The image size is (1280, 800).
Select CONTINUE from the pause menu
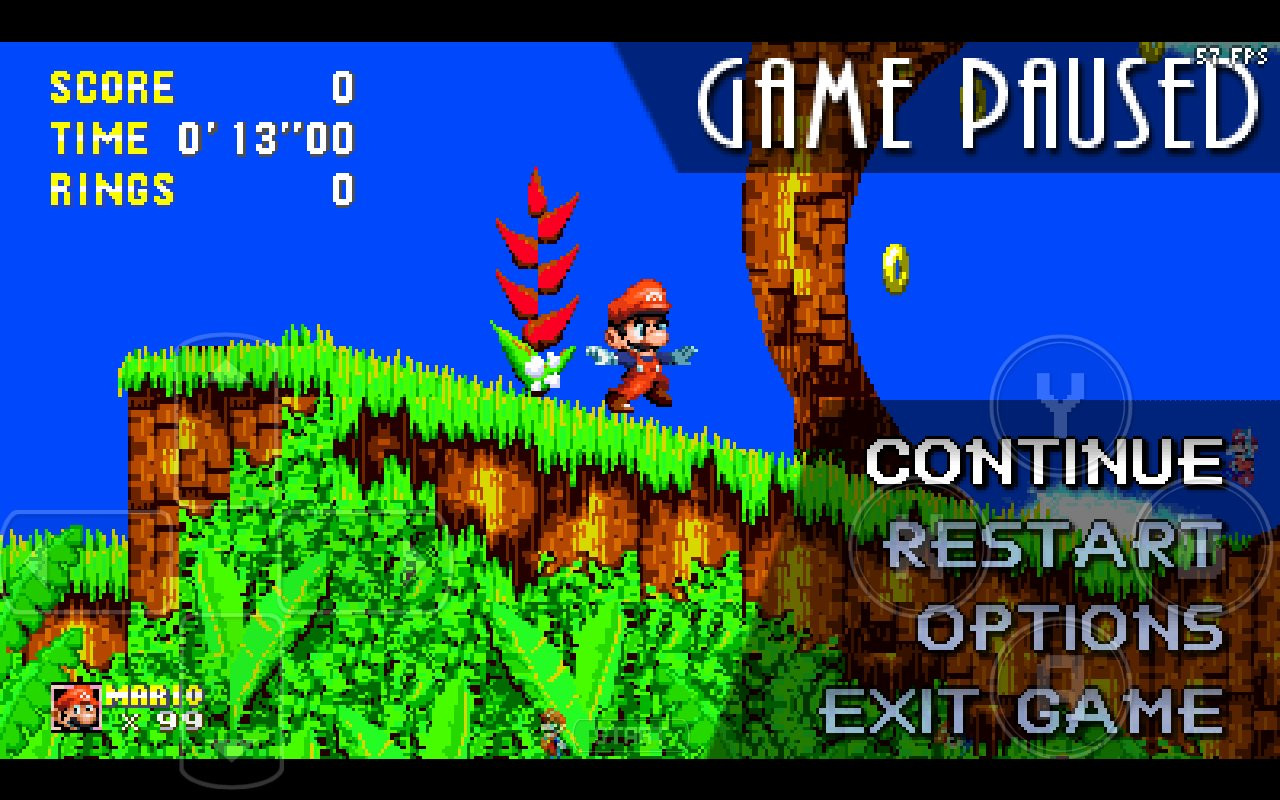[1045, 462]
